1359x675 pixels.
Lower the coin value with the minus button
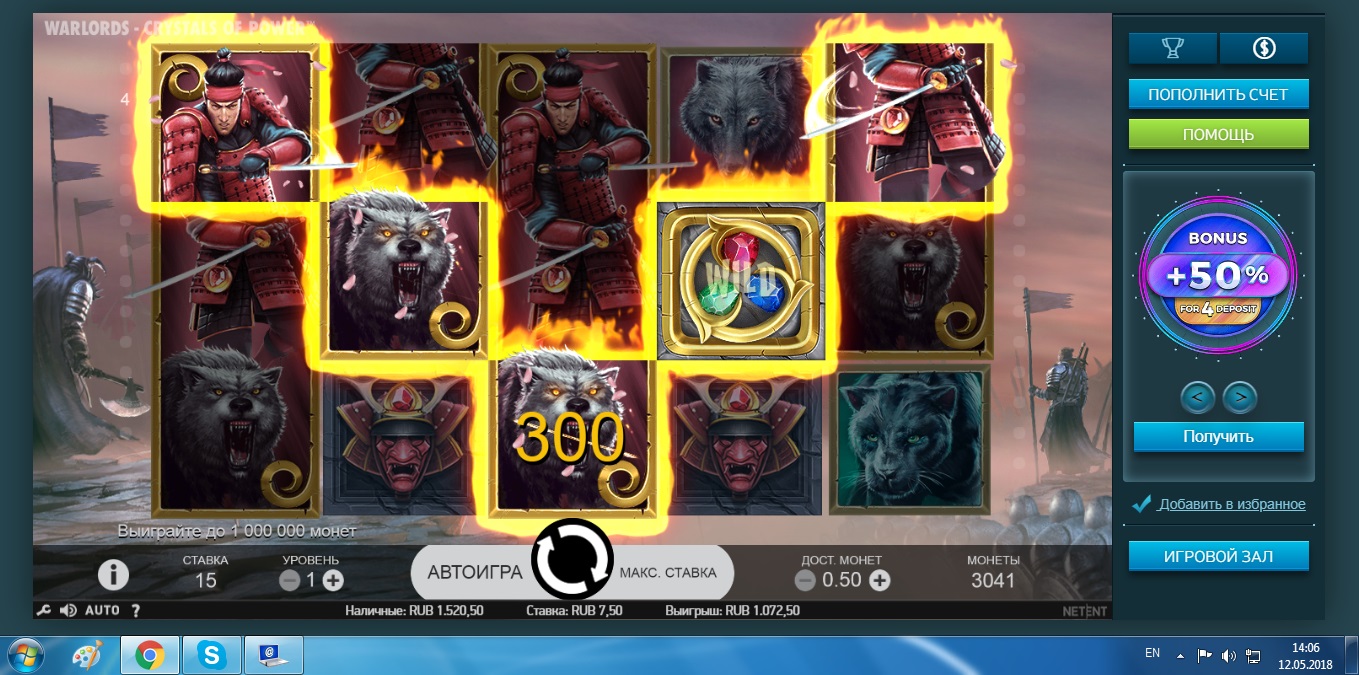point(805,580)
